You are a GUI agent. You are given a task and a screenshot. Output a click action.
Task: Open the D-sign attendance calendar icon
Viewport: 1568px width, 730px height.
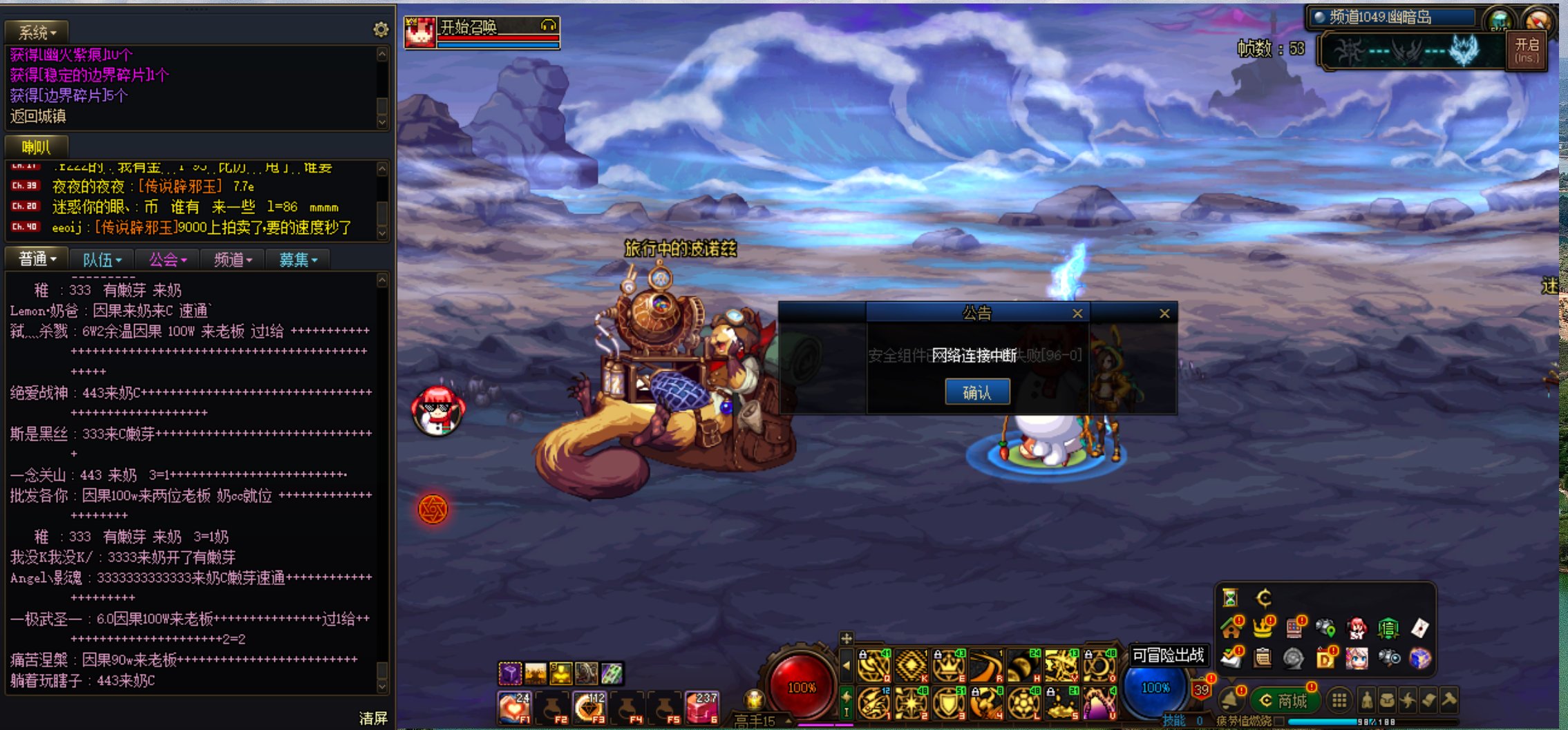[1327, 658]
